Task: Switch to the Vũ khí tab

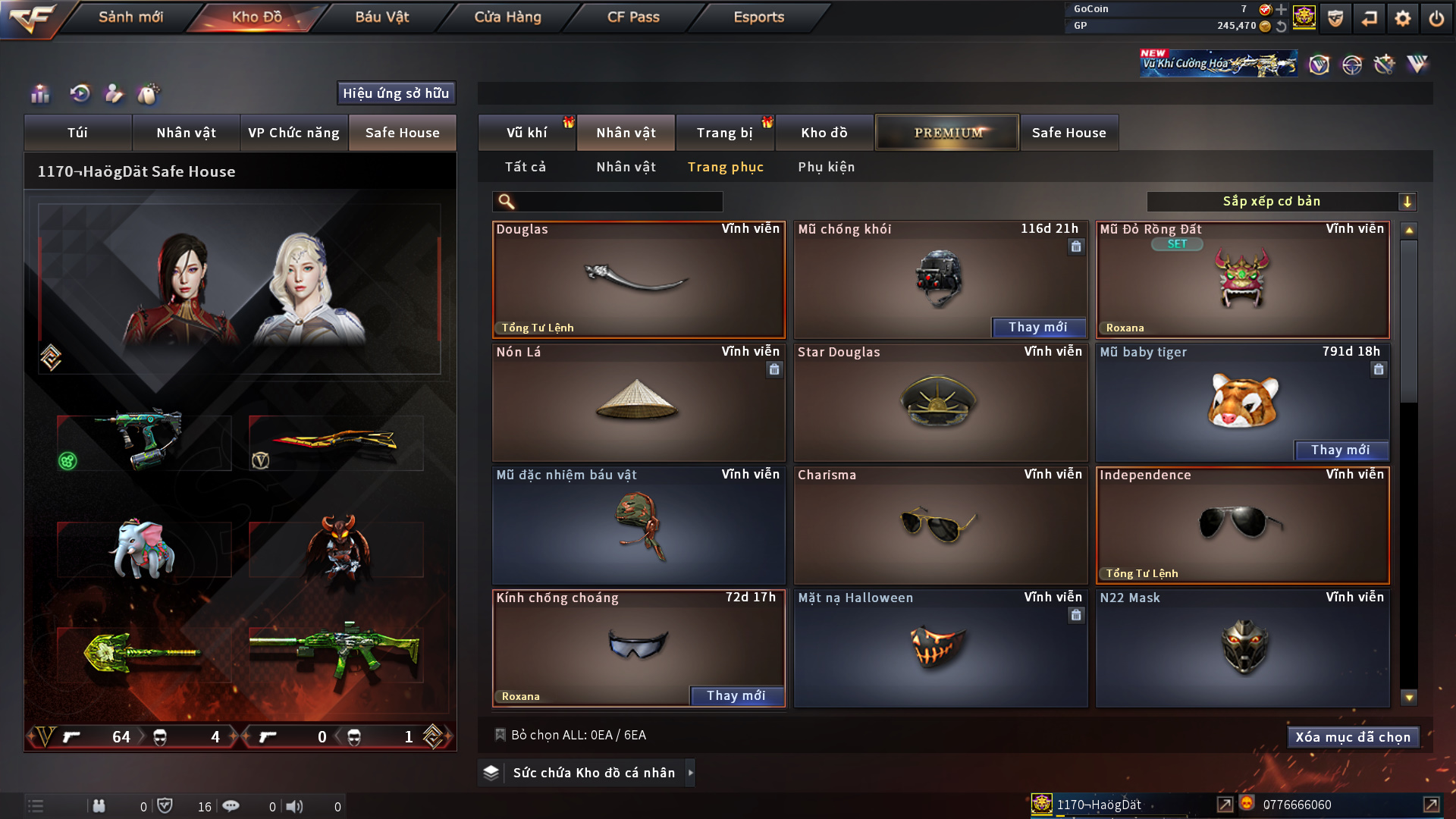Action: 526,133
